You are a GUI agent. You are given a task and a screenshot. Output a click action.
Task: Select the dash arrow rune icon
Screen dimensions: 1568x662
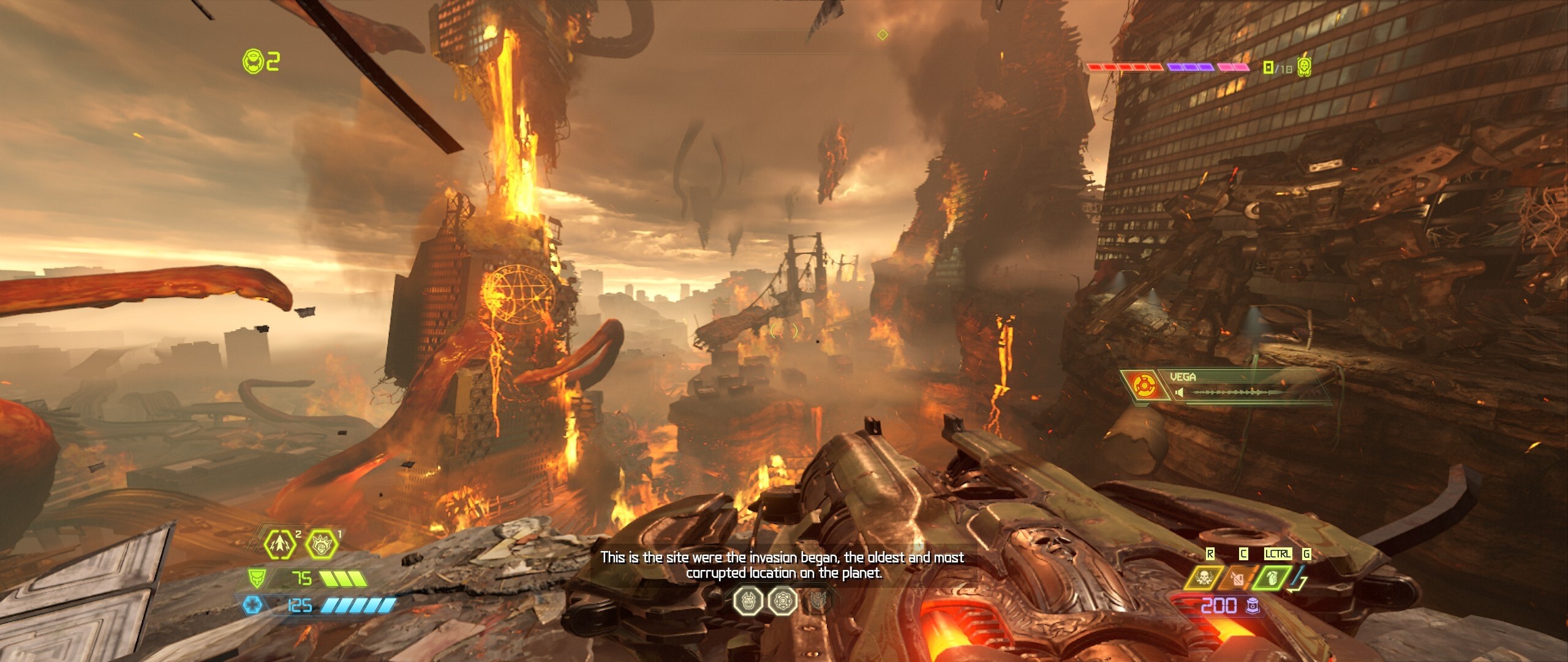pyautogui.click(x=280, y=544)
